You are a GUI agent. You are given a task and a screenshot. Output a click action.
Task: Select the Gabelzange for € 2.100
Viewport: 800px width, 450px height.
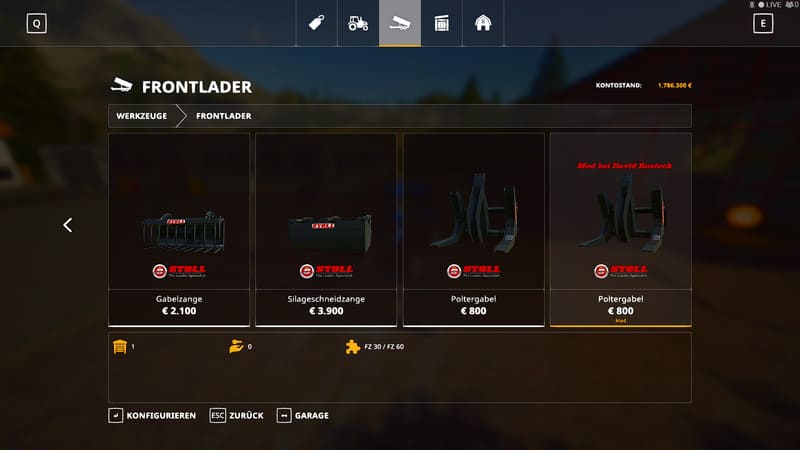coord(179,229)
